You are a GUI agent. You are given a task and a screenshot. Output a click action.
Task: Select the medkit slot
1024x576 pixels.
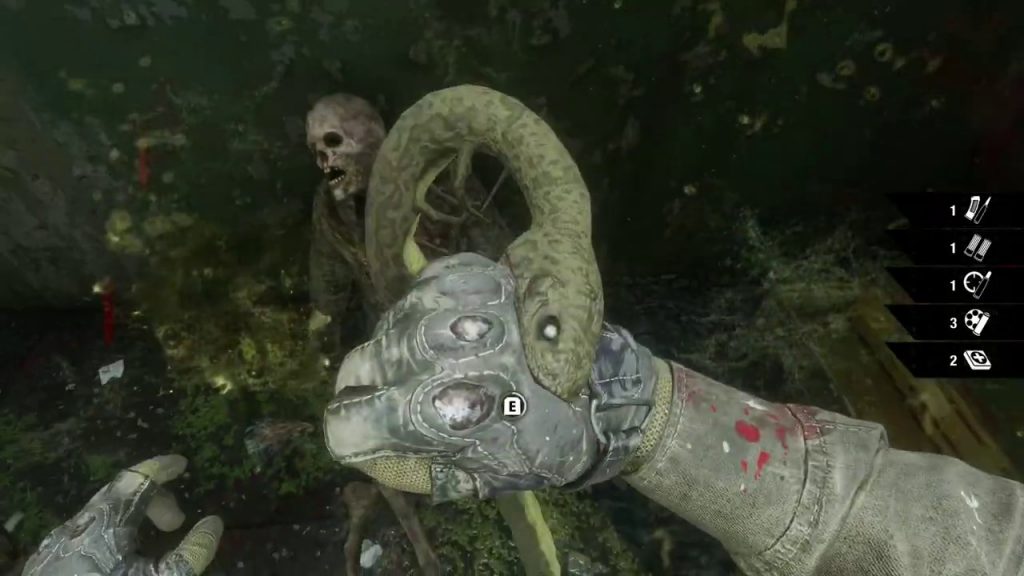(977, 360)
